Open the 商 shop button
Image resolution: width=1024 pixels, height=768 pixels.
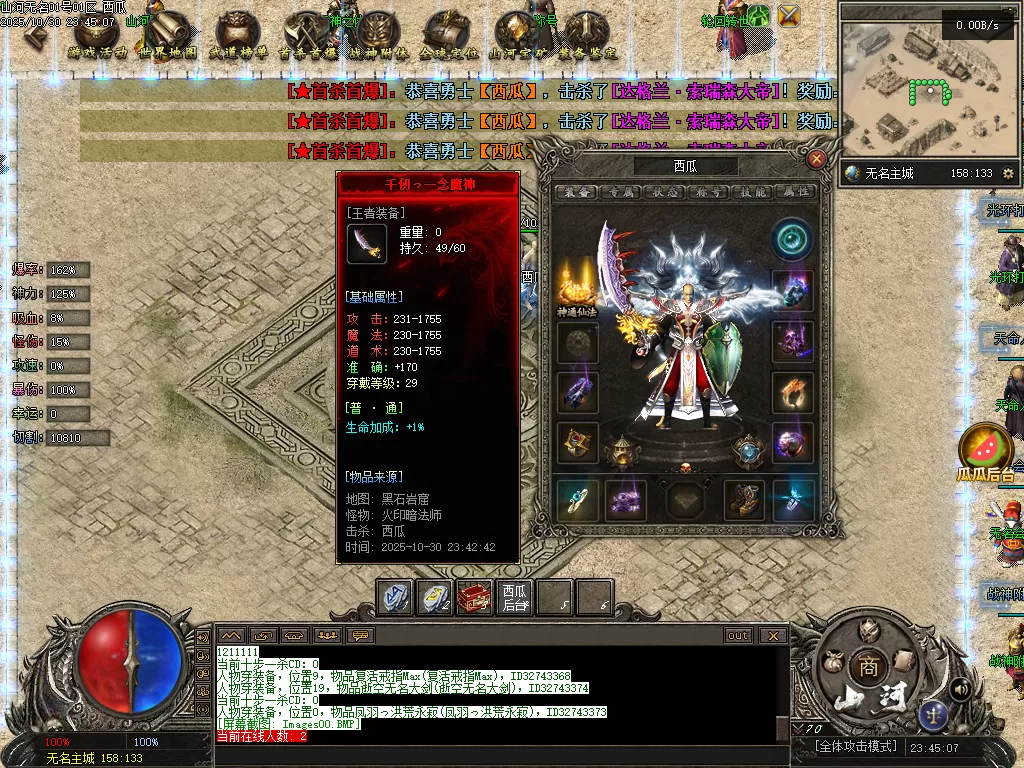(x=865, y=667)
